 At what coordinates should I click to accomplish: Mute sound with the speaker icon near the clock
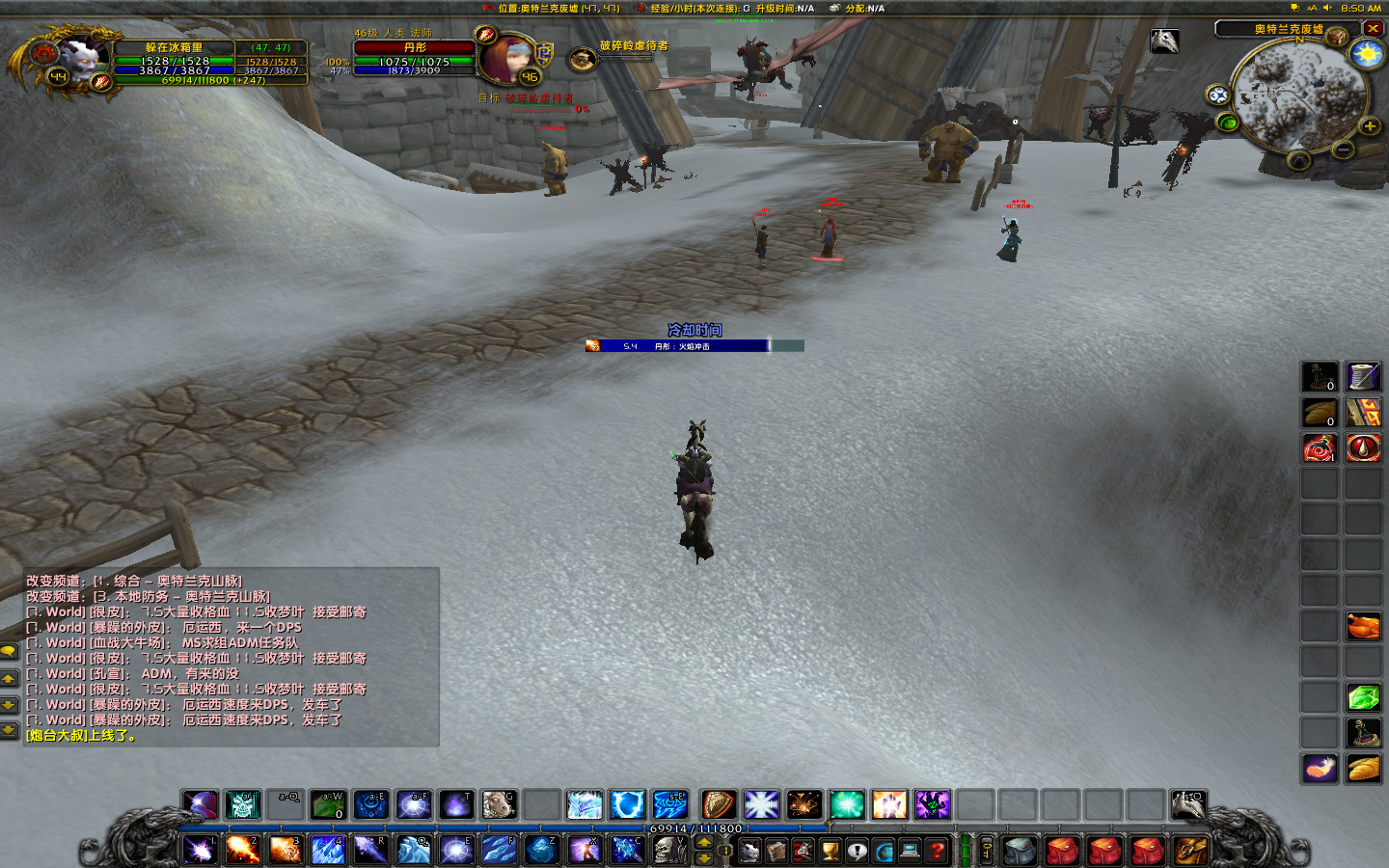pyautogui.click(x=1327, y=8)
